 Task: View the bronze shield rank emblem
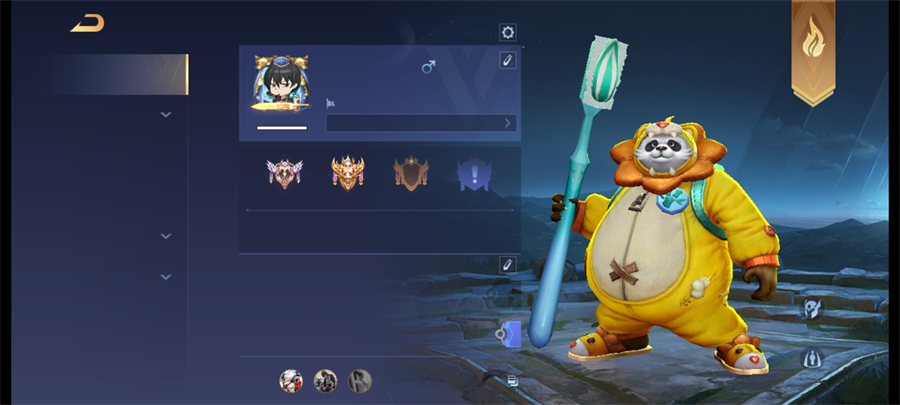(x=410, y=173)
